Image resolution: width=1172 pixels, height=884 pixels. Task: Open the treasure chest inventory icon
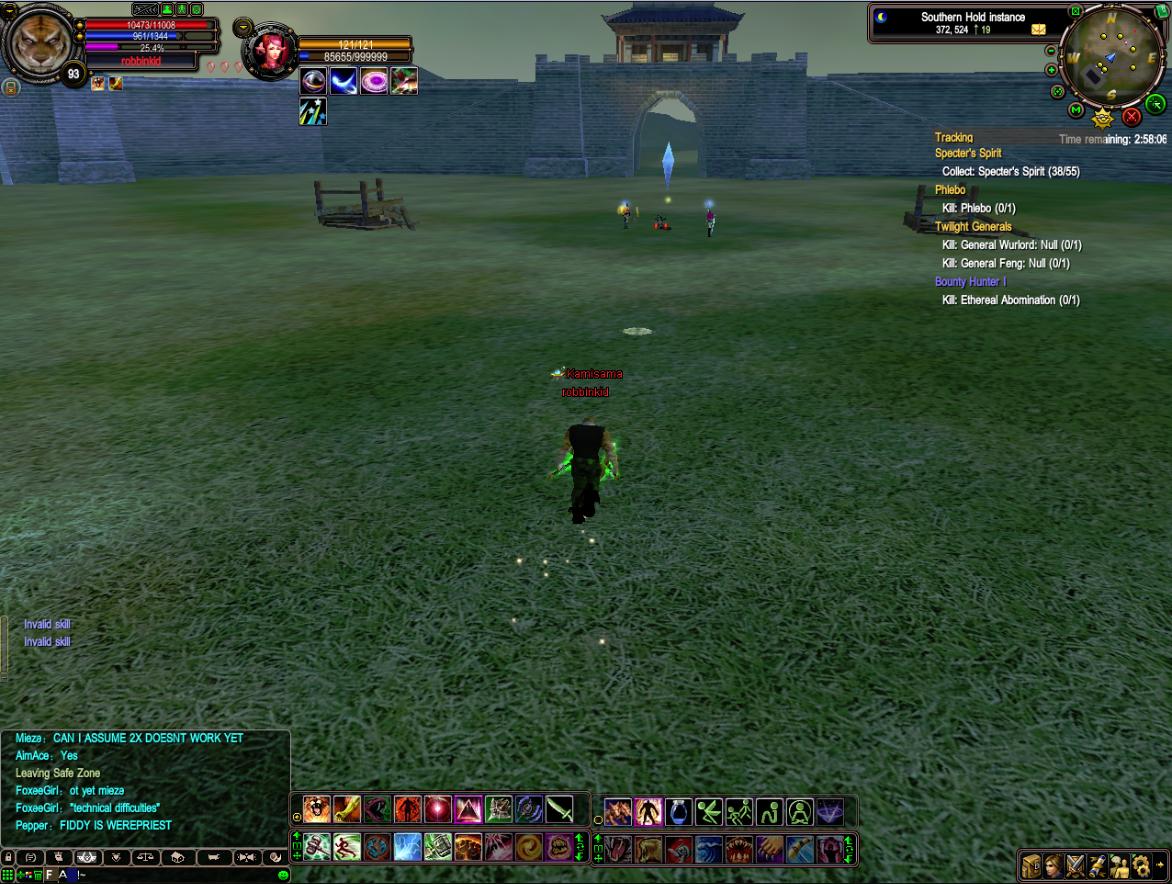1031,866
